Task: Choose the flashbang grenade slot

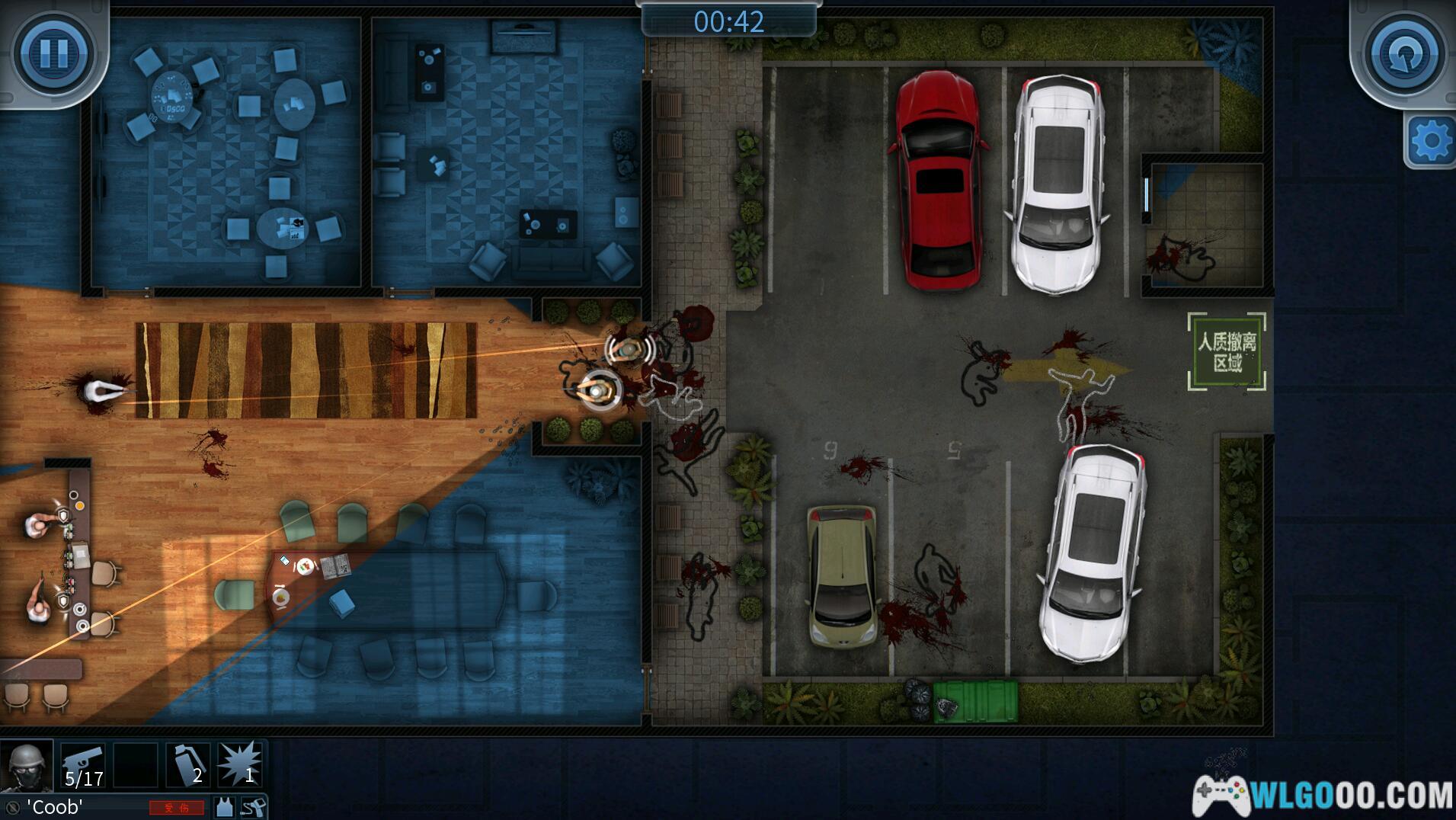Action: (x=188, y=764)
